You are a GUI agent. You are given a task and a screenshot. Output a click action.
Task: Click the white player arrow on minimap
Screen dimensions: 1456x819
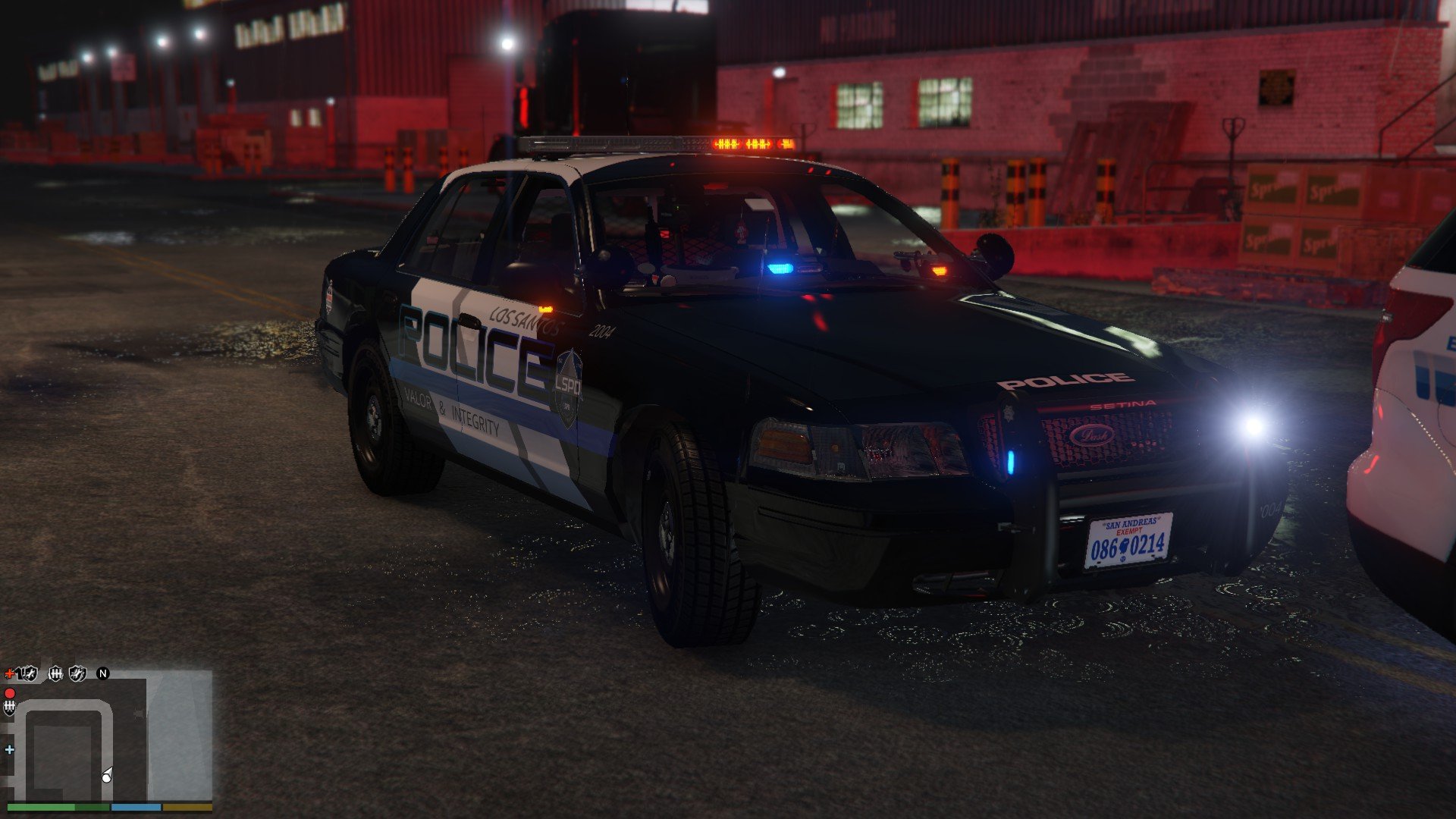click(x=107, y=775)
